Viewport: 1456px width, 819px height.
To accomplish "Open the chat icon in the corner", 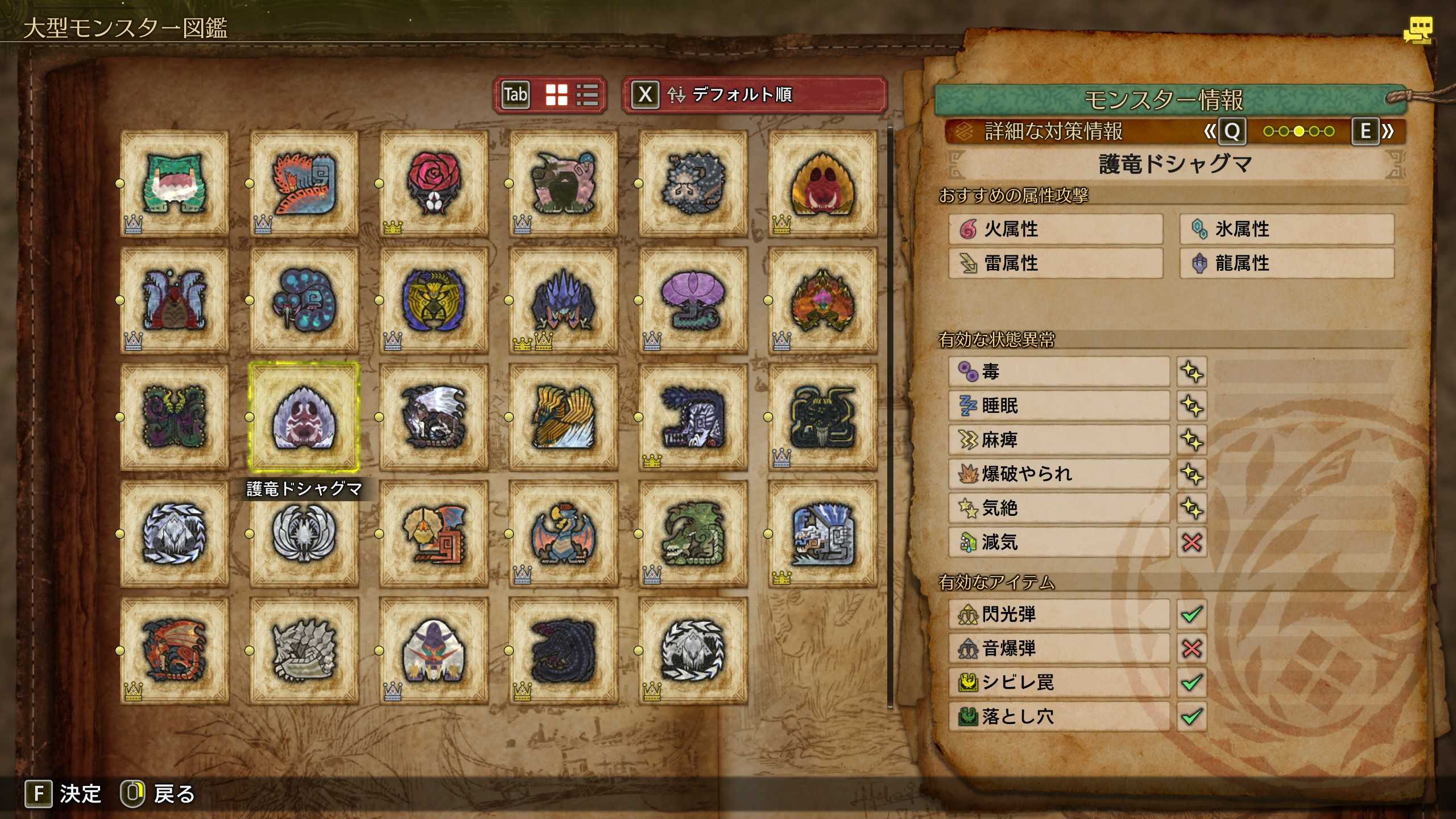I will click(1417, 30).
